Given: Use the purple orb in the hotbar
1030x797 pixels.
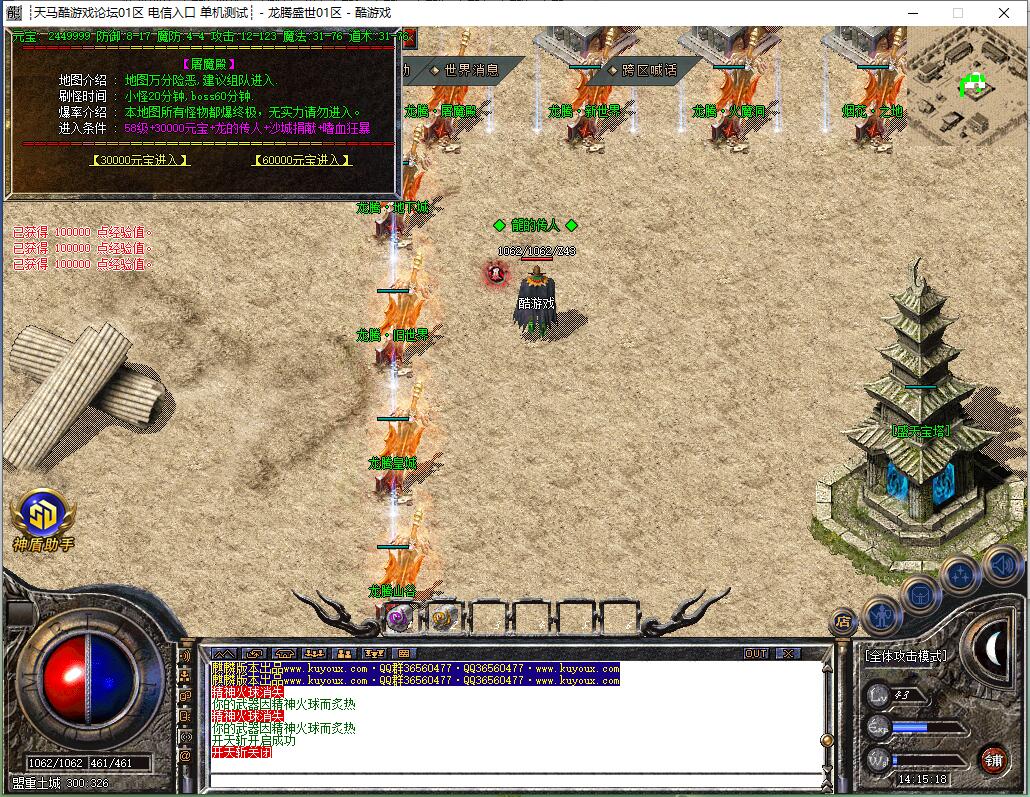Looking at the screenshot, I should 399,619.
